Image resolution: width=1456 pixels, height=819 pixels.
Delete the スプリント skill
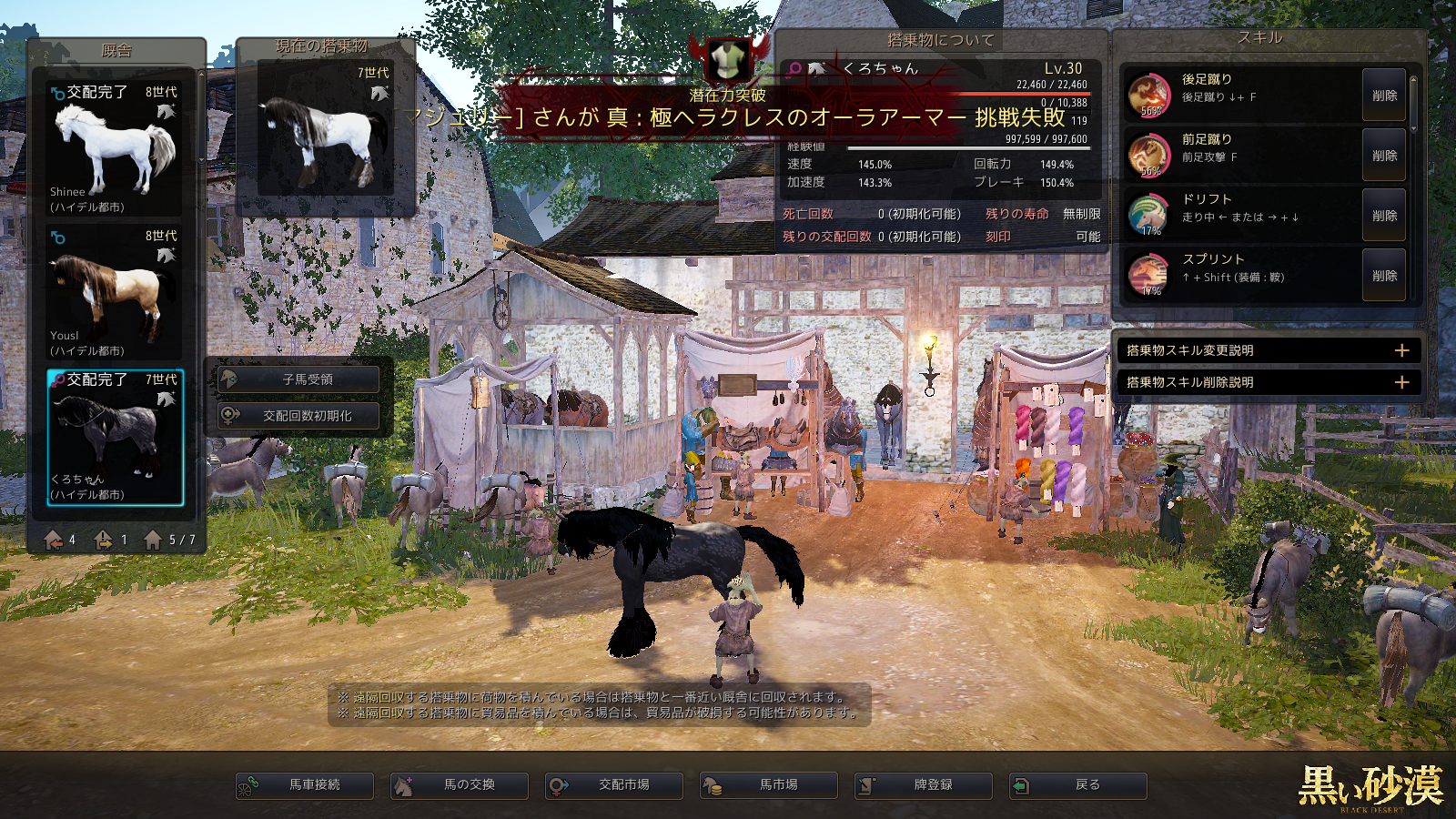click(1384, 276)
